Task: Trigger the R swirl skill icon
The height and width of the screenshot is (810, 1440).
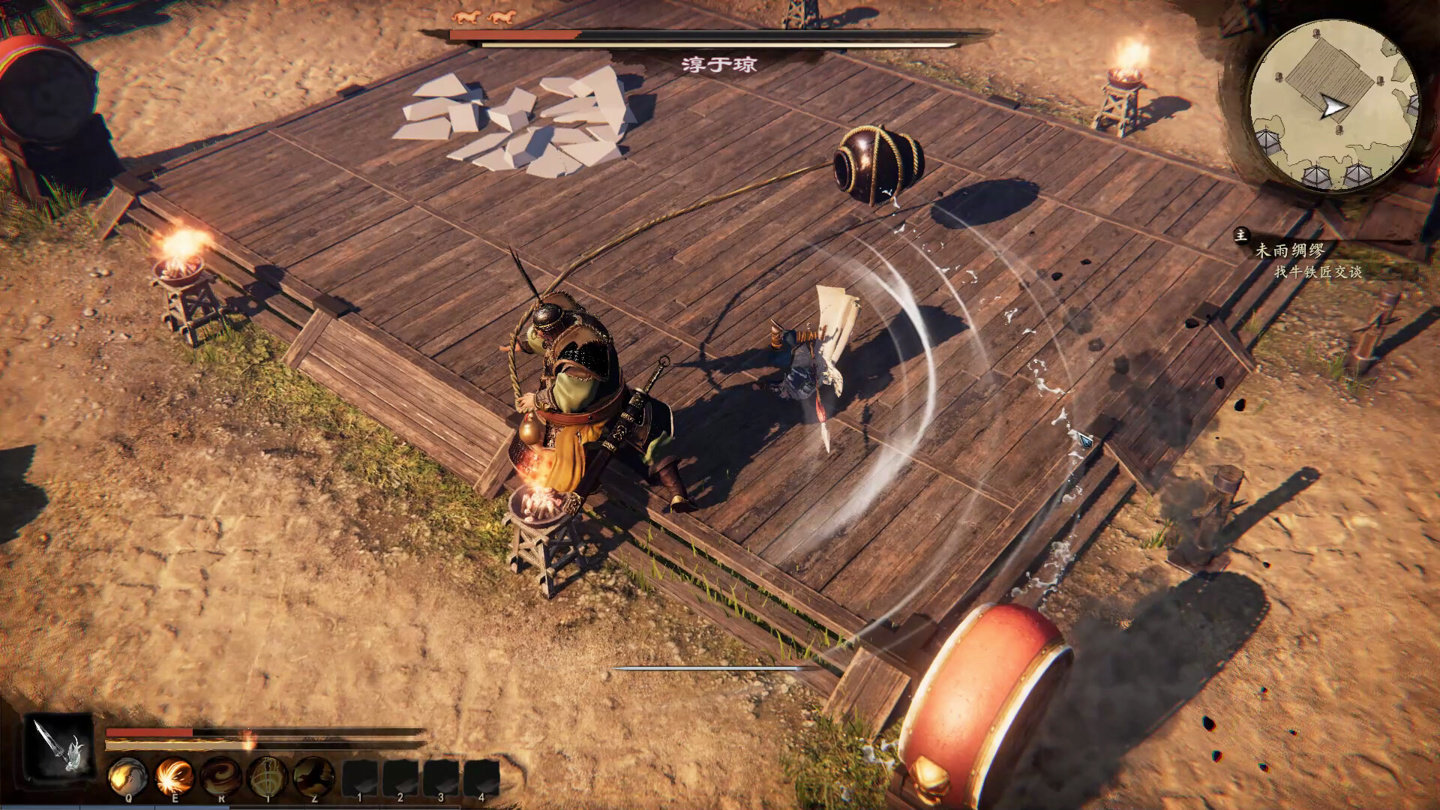Action: coord(221,775)
